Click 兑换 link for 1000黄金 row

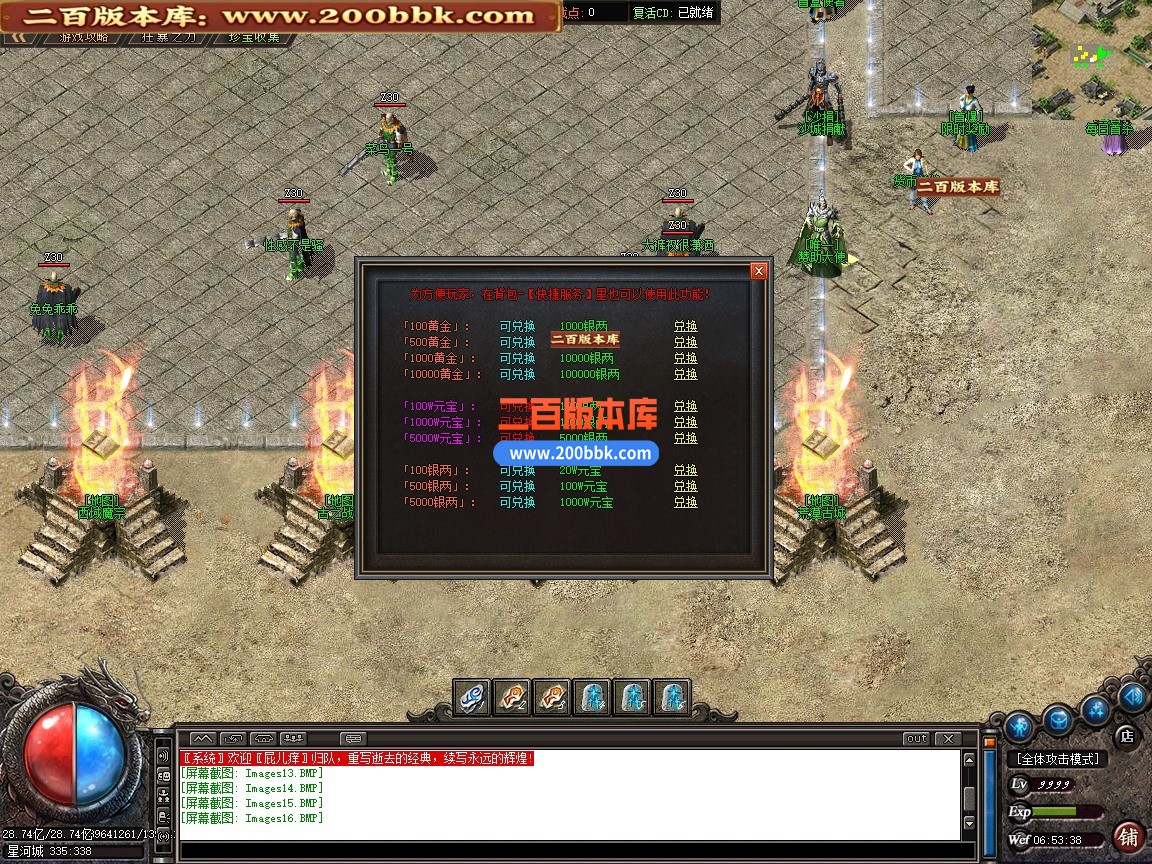pos(685,358)
